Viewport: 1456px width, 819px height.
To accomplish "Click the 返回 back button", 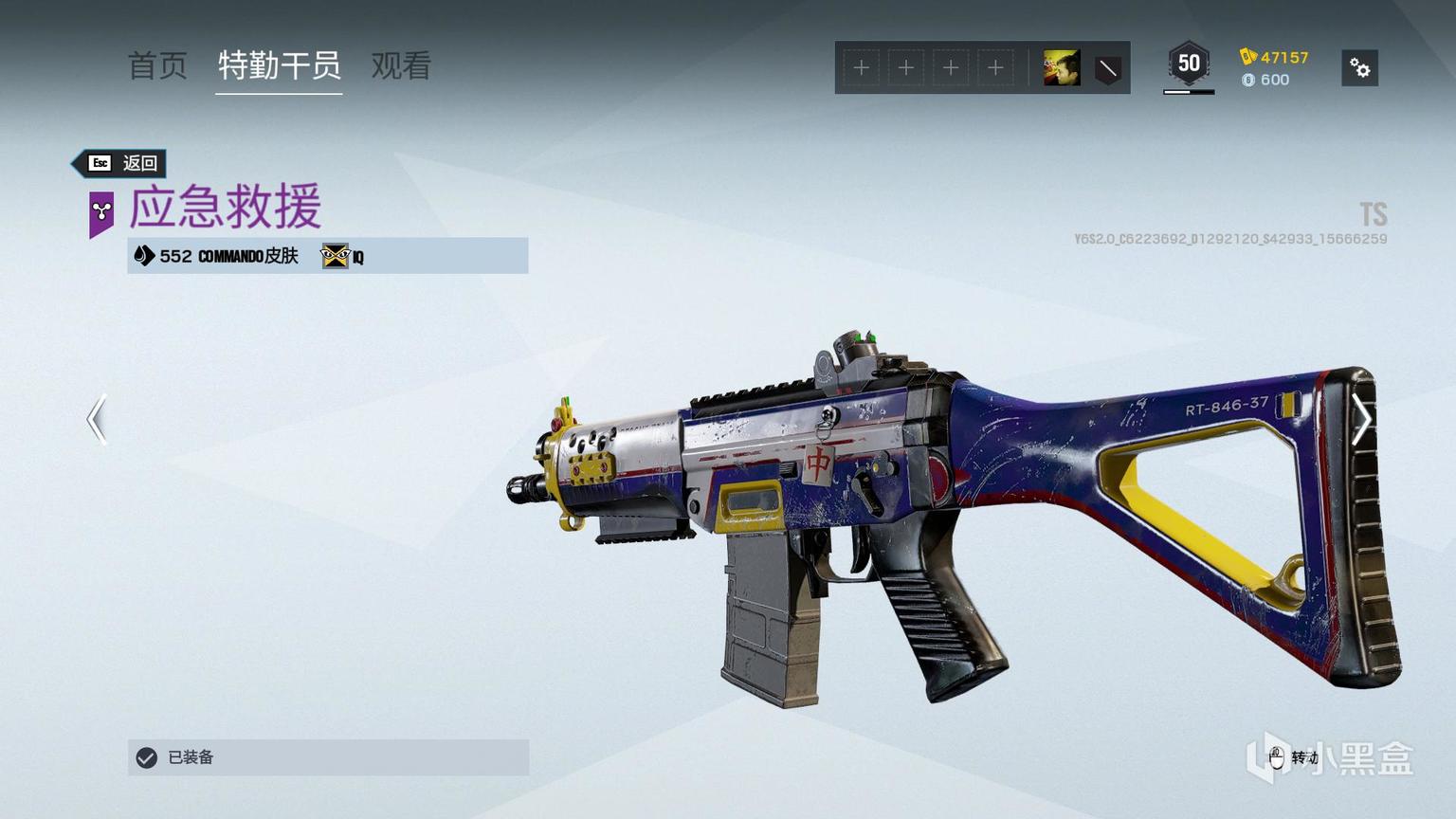I will coord(121,163).
